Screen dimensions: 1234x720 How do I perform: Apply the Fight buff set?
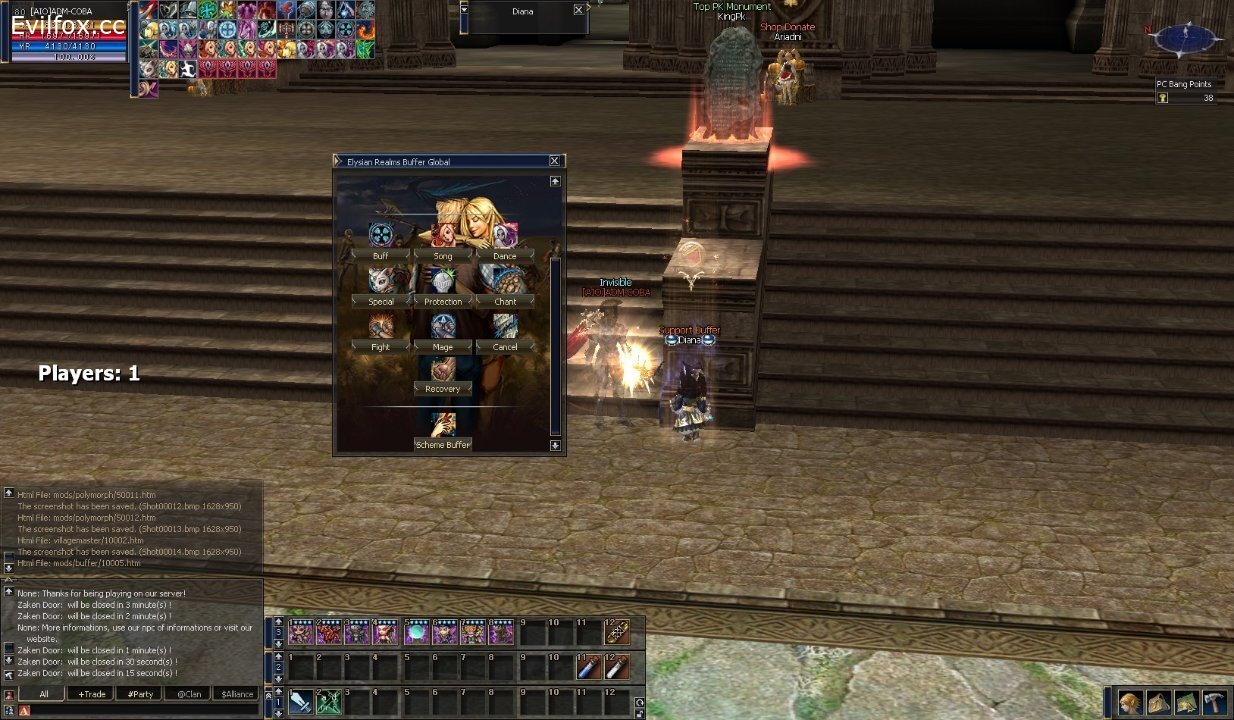(381, 347)
